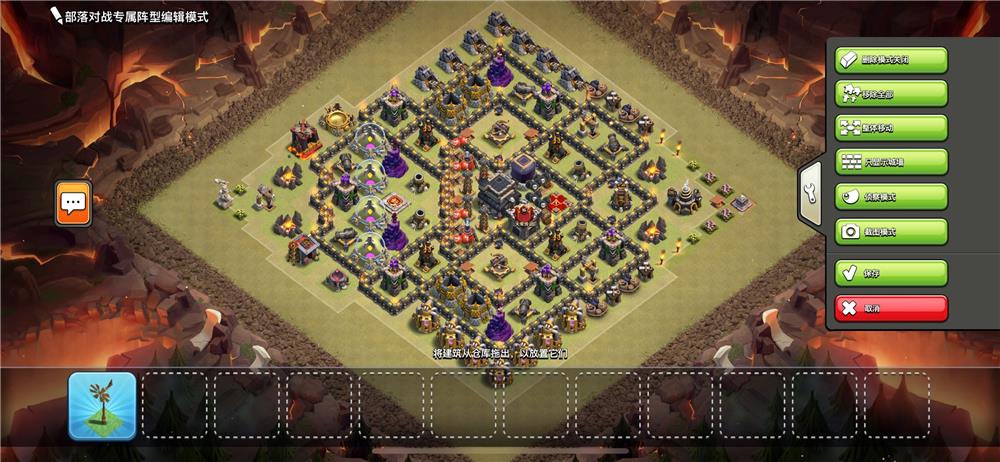Switch to Scout Mode (侦察模式)
This screenshot has height=462, width=1000.
coord(891,197)
